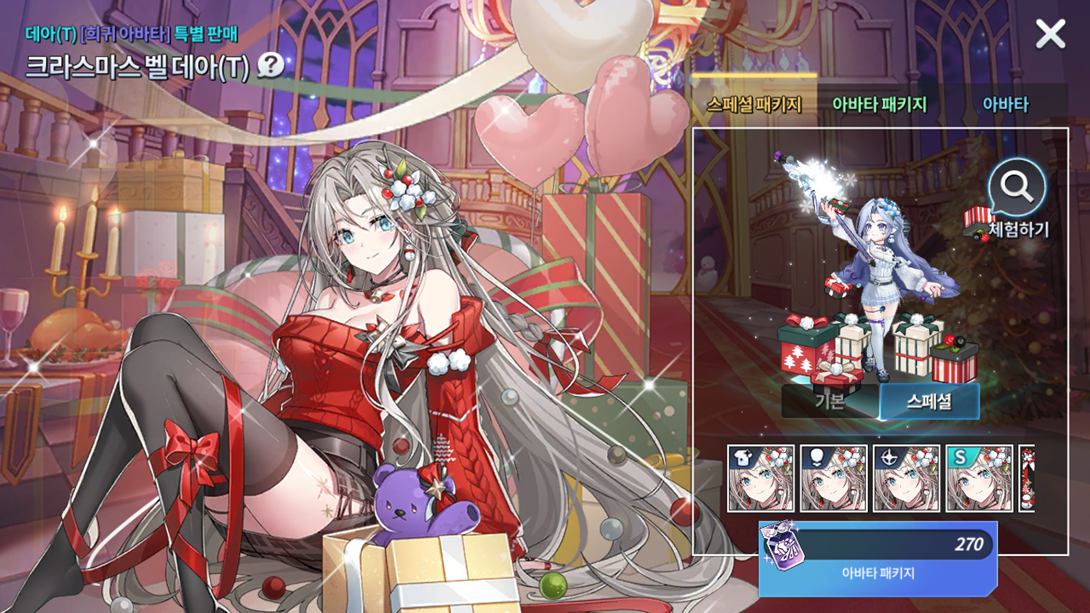Open the 아바타 tab
Viewport: 1090px width, 613px height.
point(1004,104)
